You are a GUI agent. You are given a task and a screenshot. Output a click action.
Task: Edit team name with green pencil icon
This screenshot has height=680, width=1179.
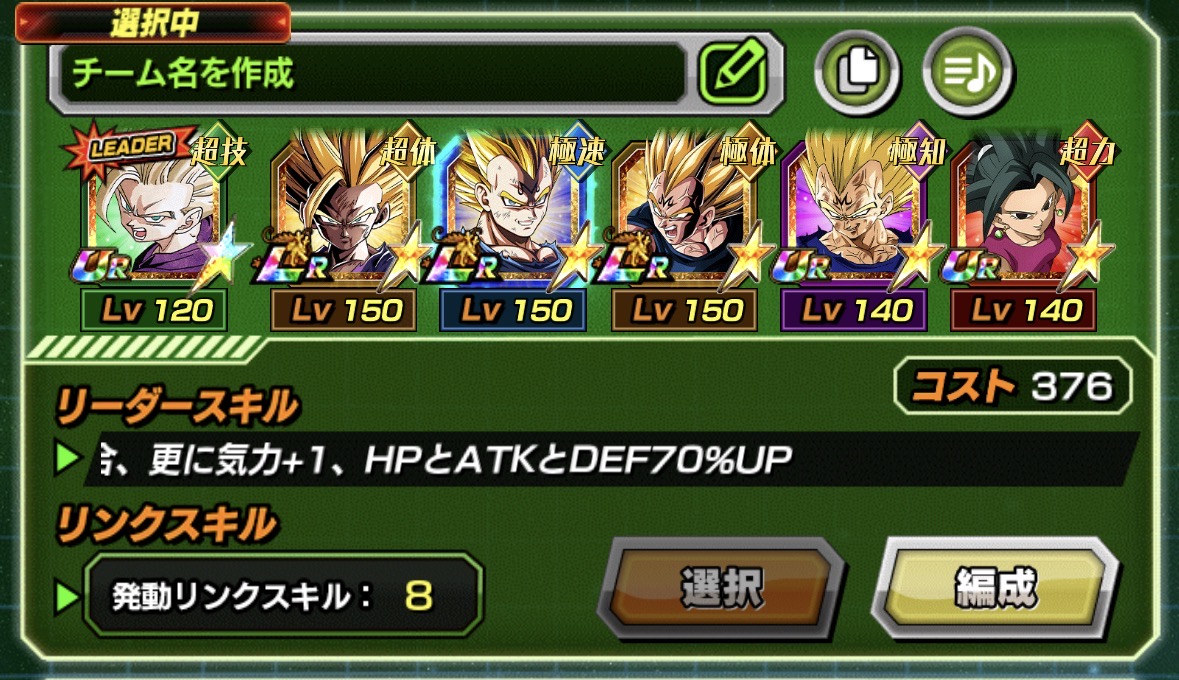[733, 72]
